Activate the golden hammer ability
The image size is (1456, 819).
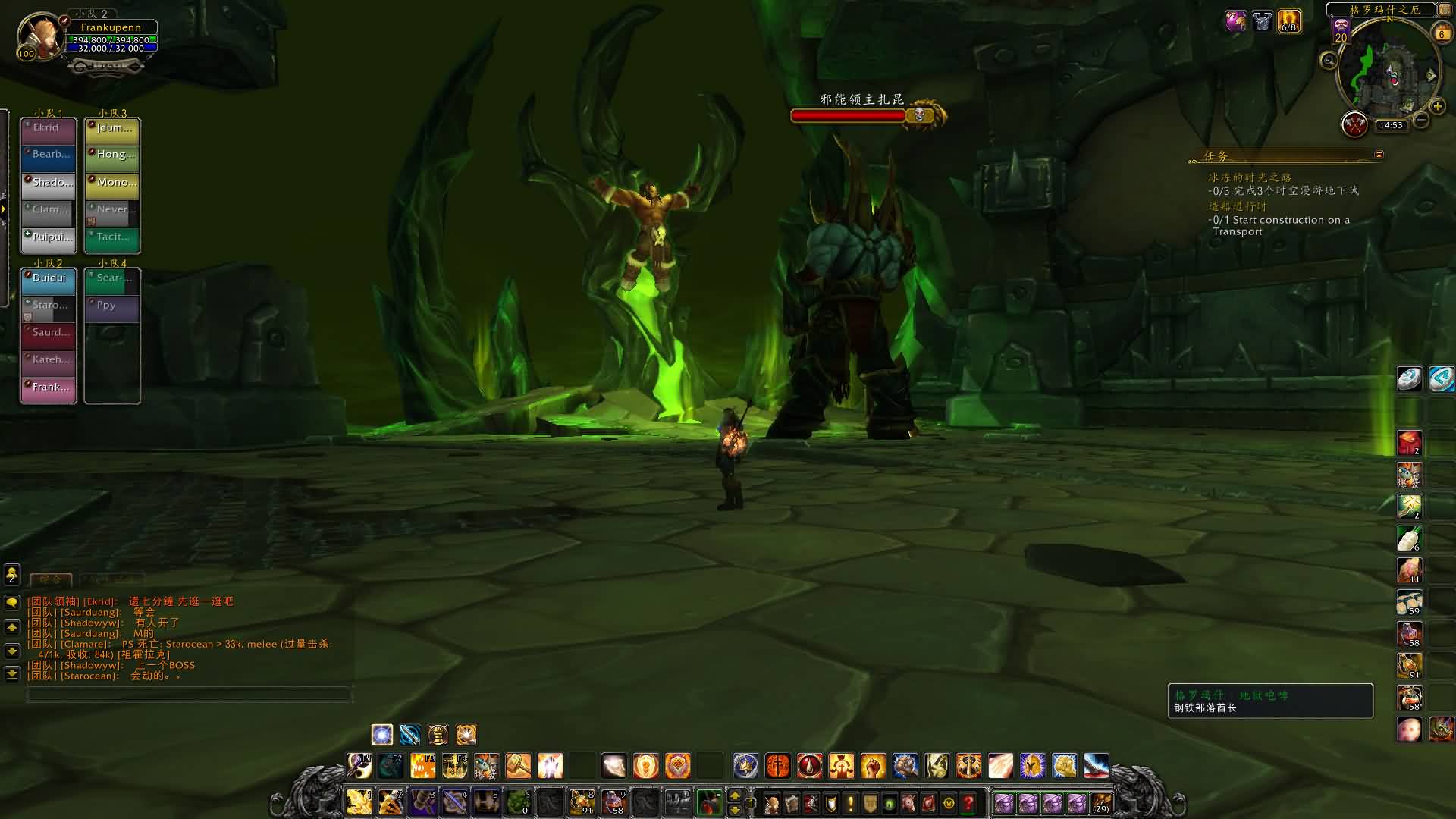(519, 766)
